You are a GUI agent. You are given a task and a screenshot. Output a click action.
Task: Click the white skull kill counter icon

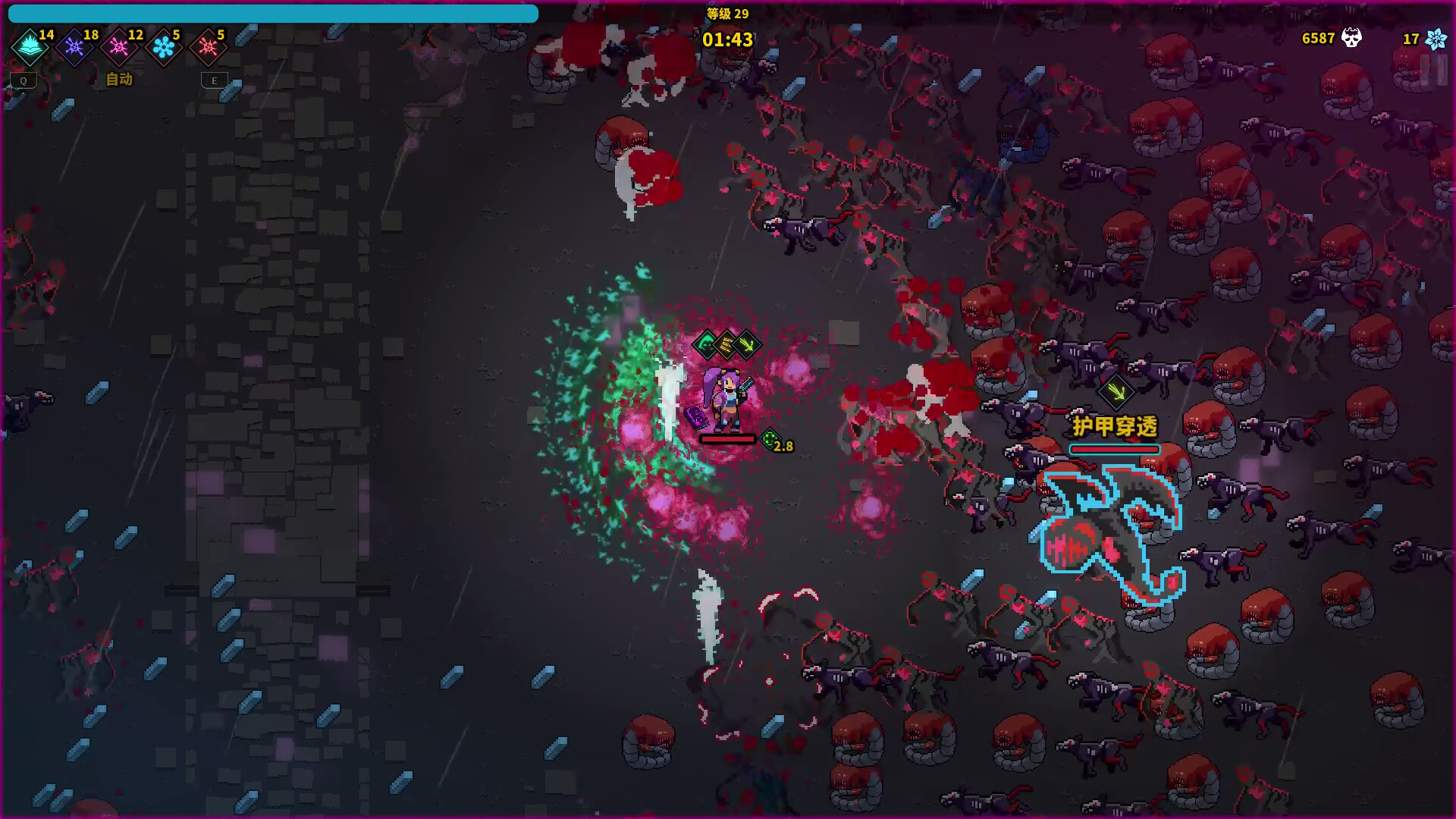click(1351, 38)
